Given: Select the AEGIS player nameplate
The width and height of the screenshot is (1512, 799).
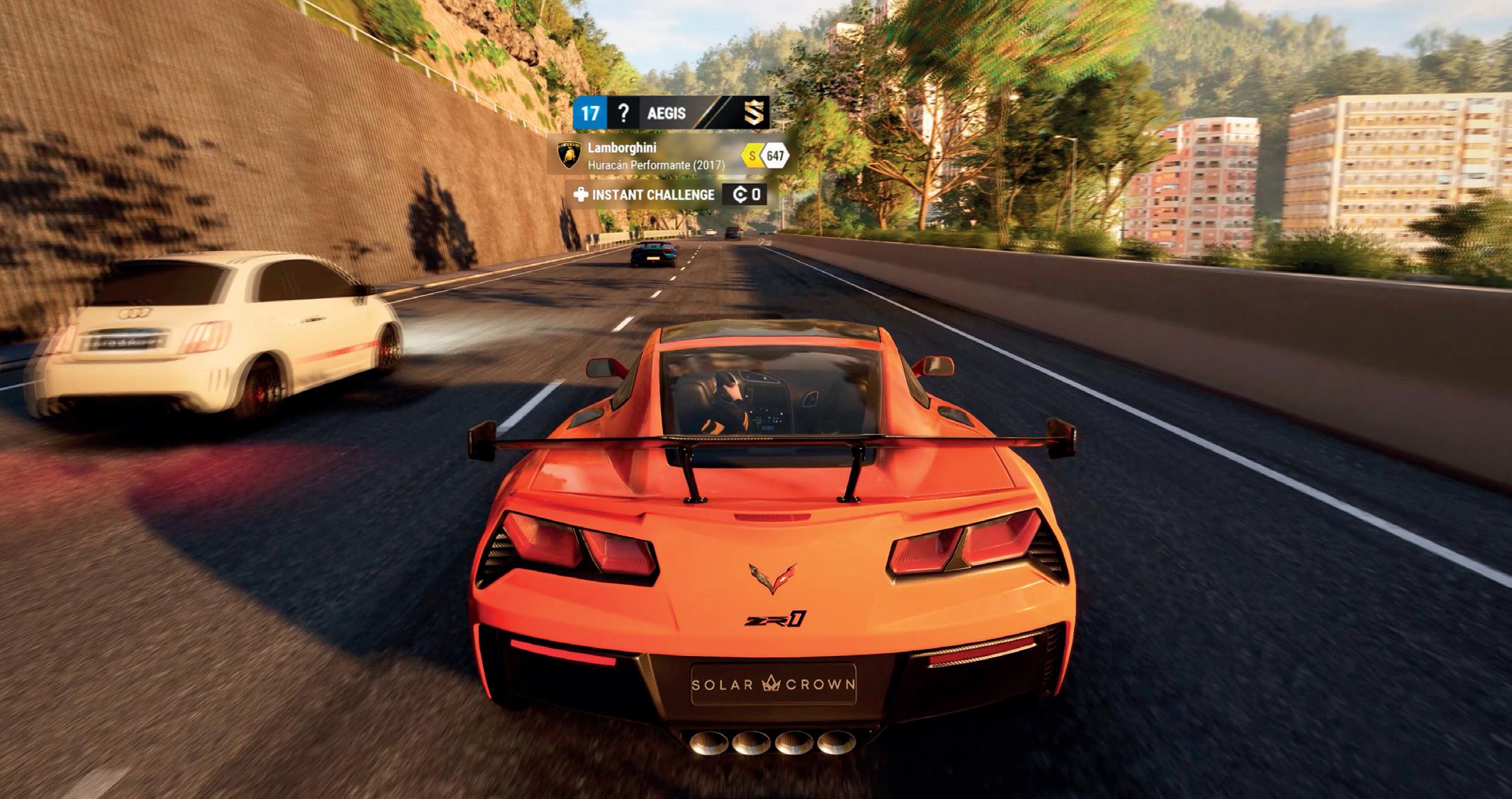Looking at the screenshot, I should coord(666,113).
